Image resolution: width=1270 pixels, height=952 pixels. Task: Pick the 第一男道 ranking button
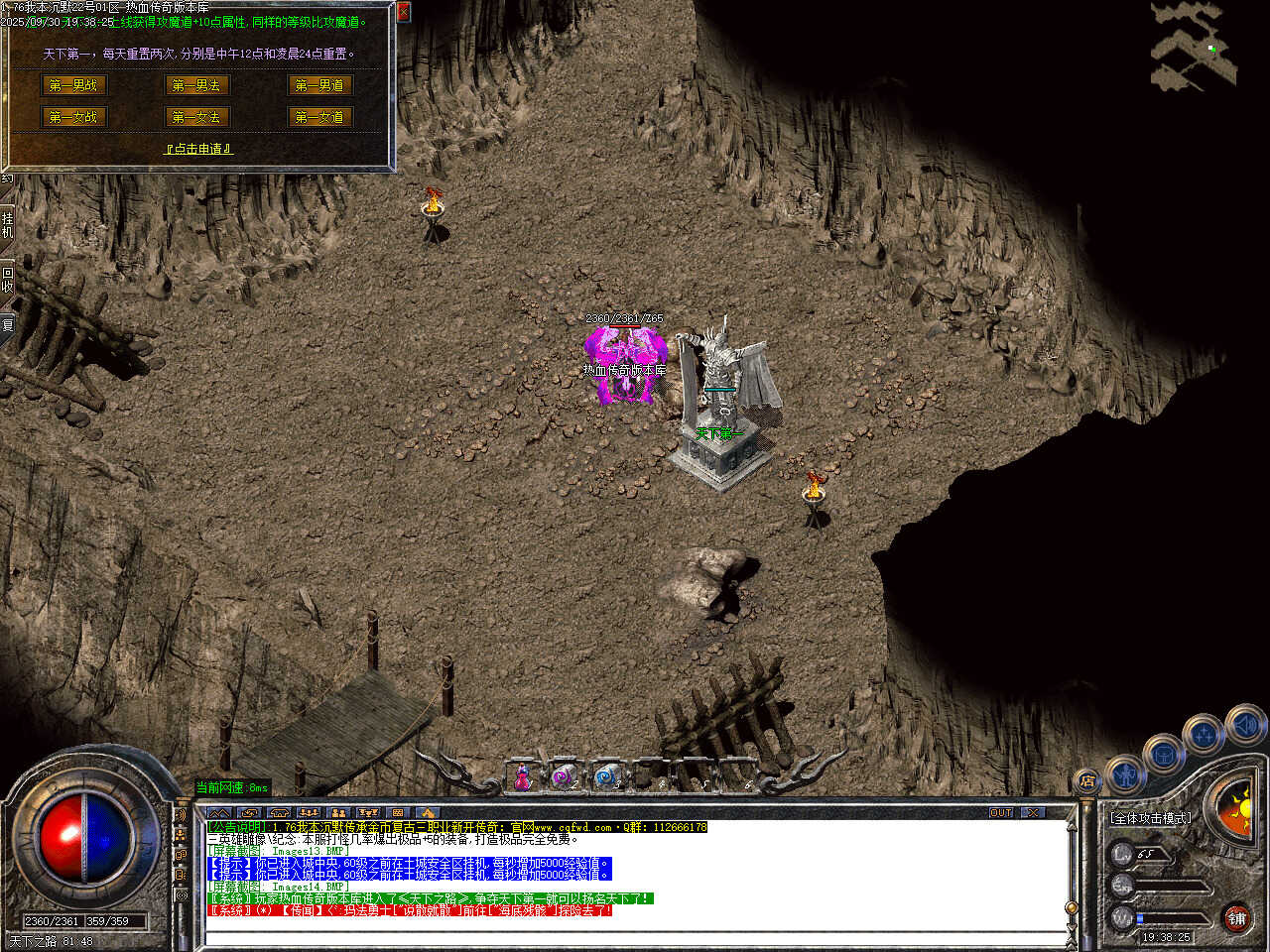(x=319, y=85)
